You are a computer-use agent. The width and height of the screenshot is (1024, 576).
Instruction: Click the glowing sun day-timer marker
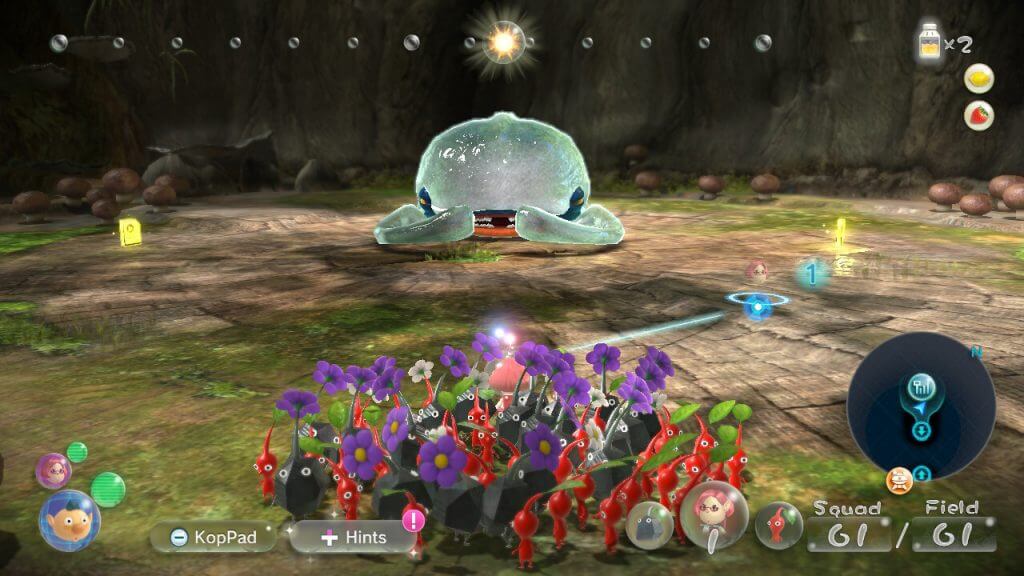click(504, 42)
